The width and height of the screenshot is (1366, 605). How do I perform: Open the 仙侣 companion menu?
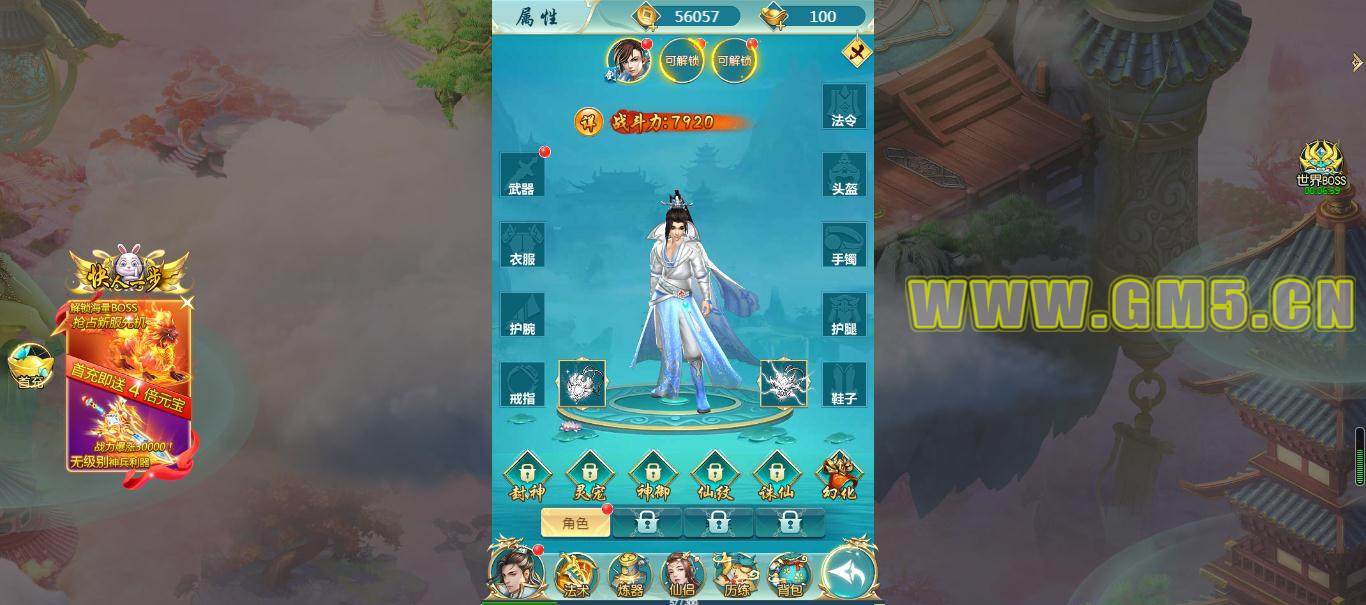click(x=683, y=575)
